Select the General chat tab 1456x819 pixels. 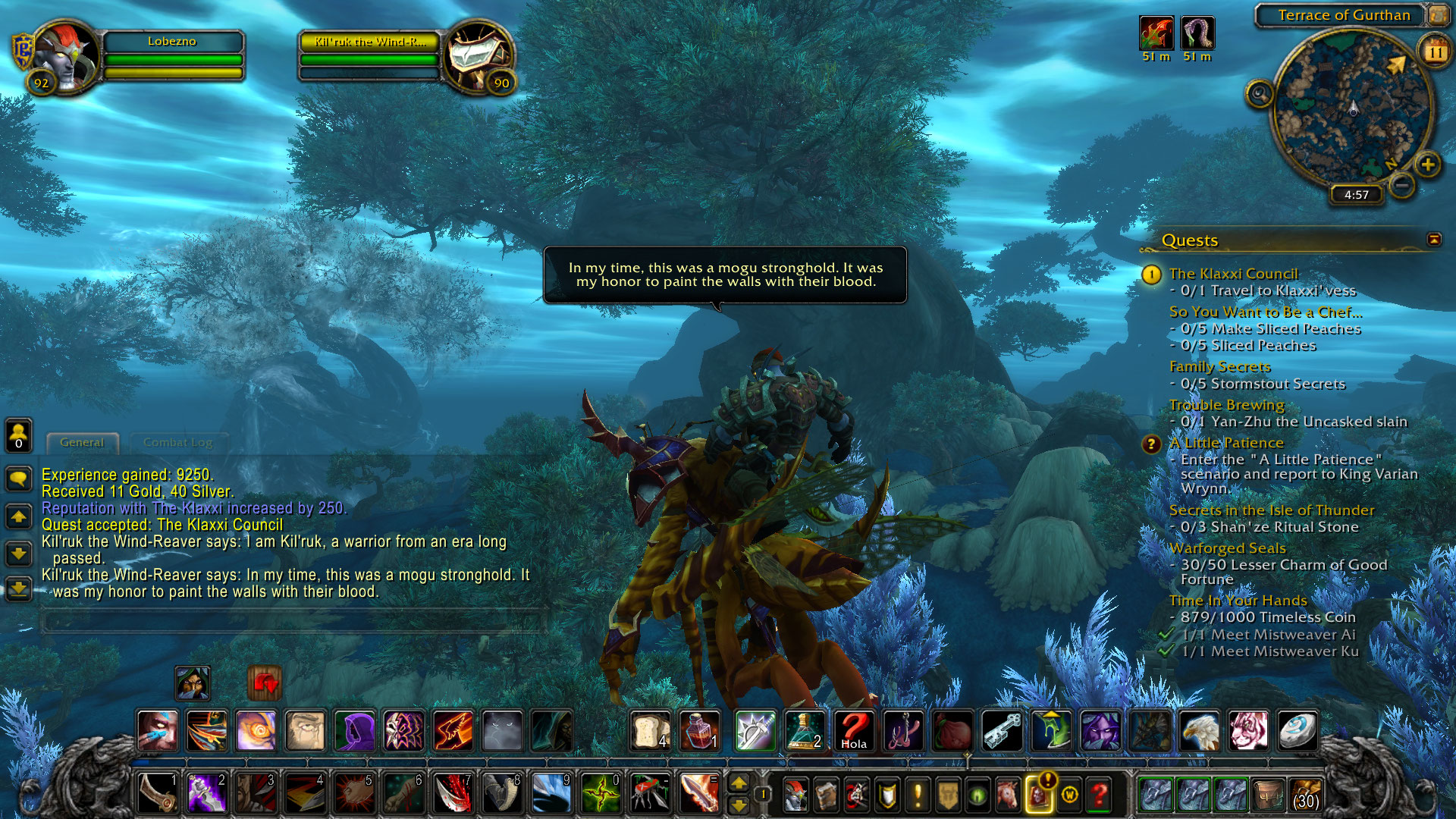tap(82, 442)
